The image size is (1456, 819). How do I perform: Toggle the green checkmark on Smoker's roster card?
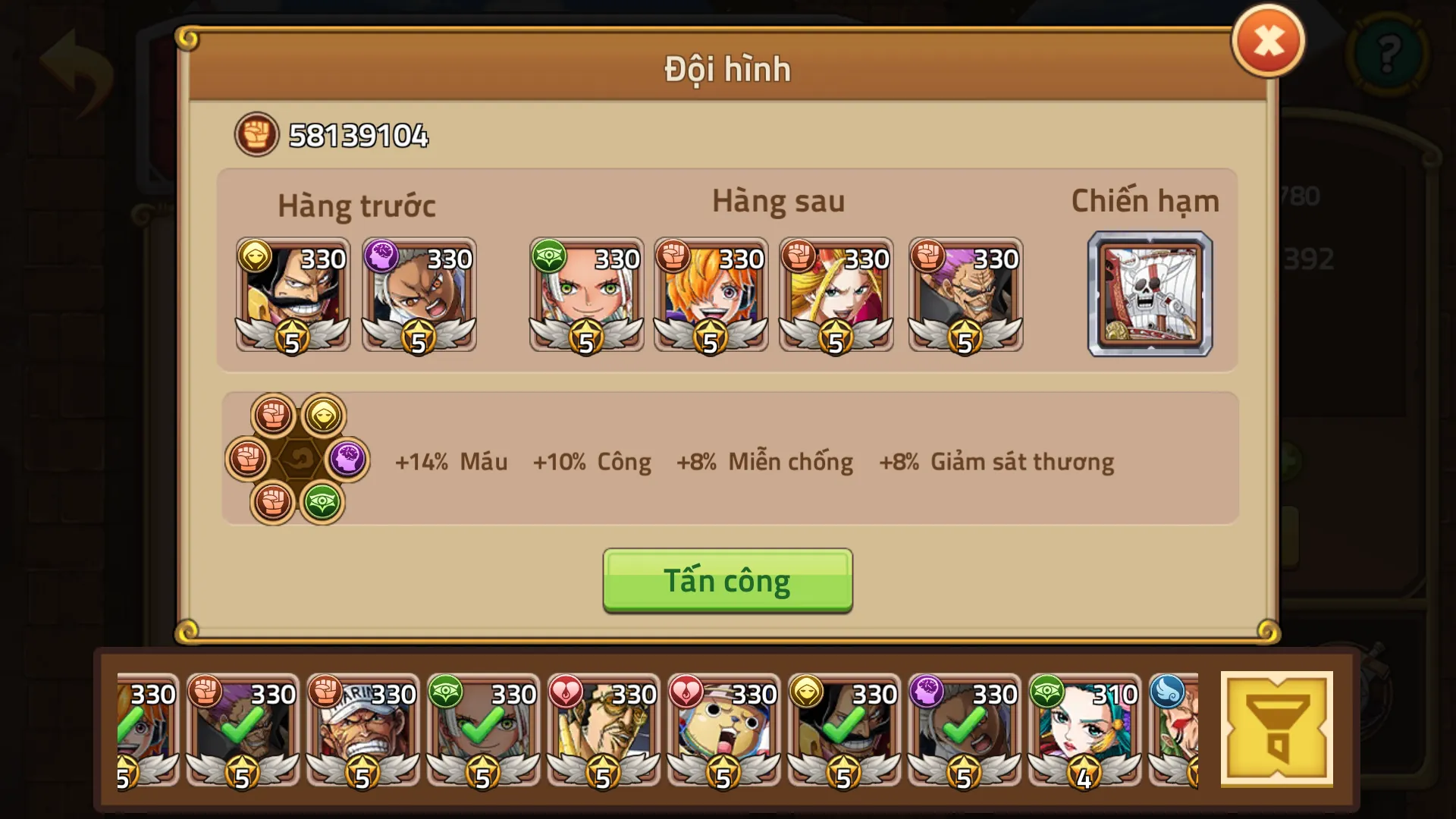coord(362,728)
